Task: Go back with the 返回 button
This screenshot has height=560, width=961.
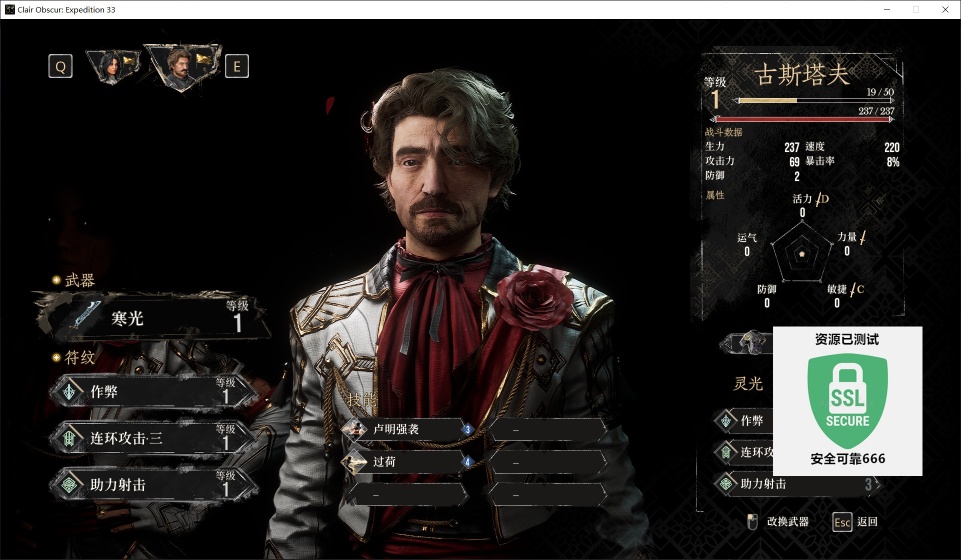Action: 856,521
